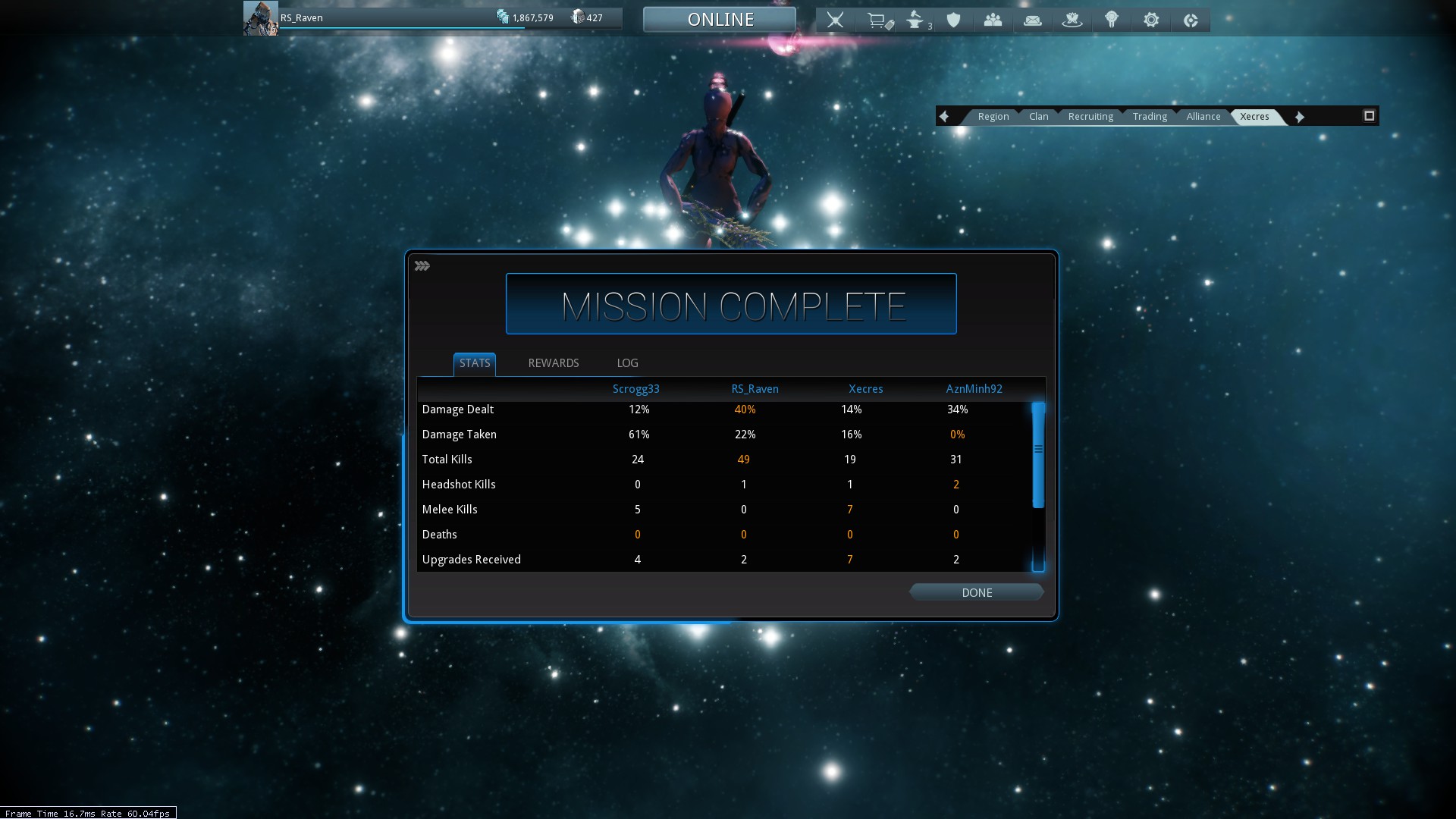
Task: Switch to the REWARDS tab
Action: pos(553,363)
